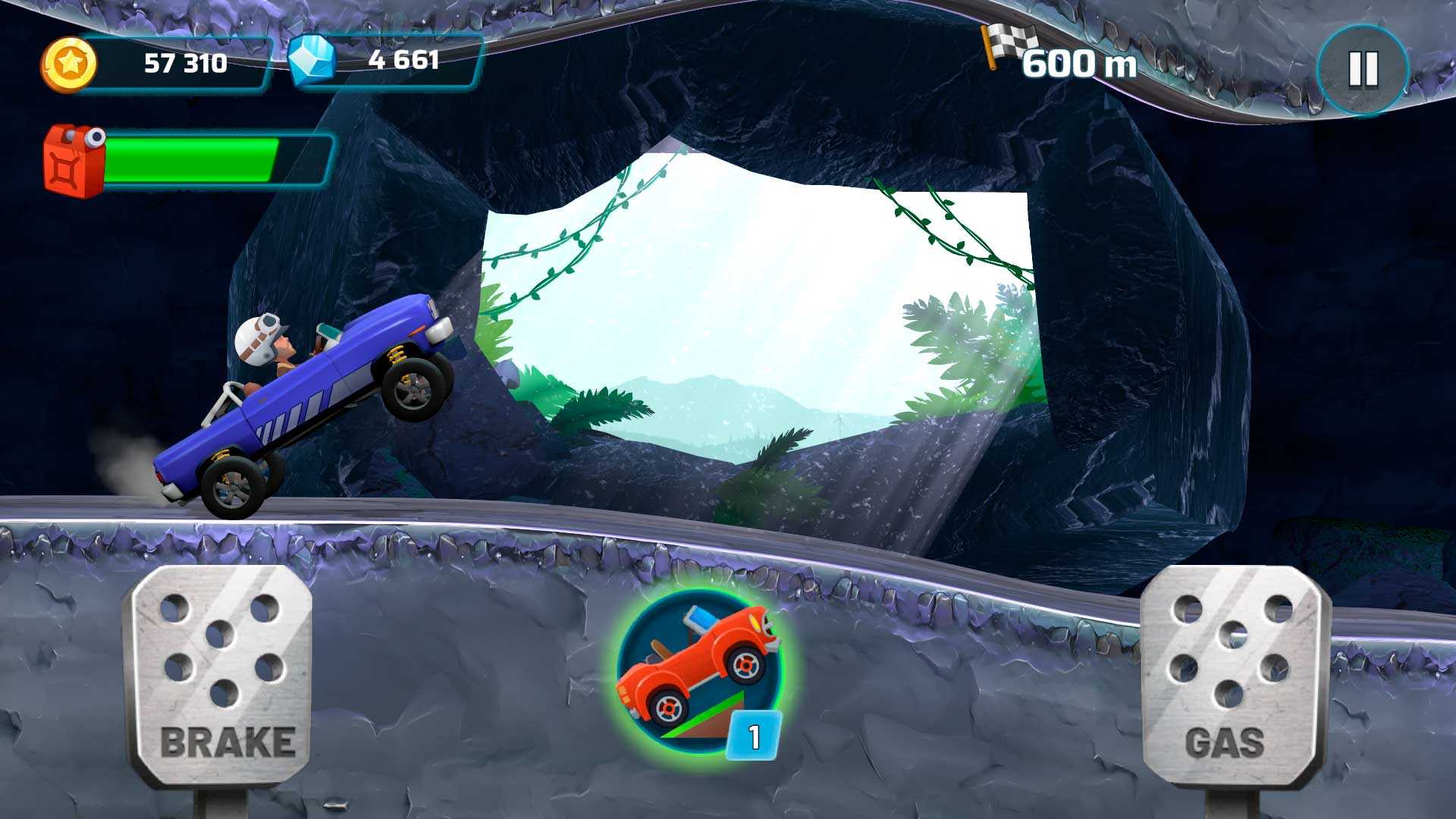The image size is (1456, 819).
Task: Pause the game with the pause button
Action: [x=1363, y=69]
